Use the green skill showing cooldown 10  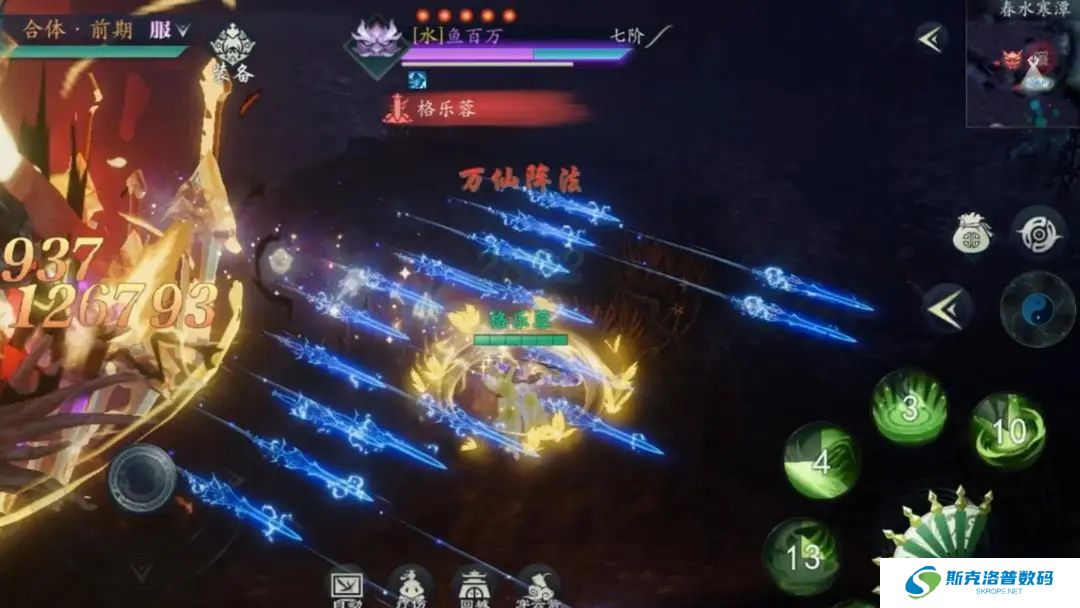tap(1007, 430)
